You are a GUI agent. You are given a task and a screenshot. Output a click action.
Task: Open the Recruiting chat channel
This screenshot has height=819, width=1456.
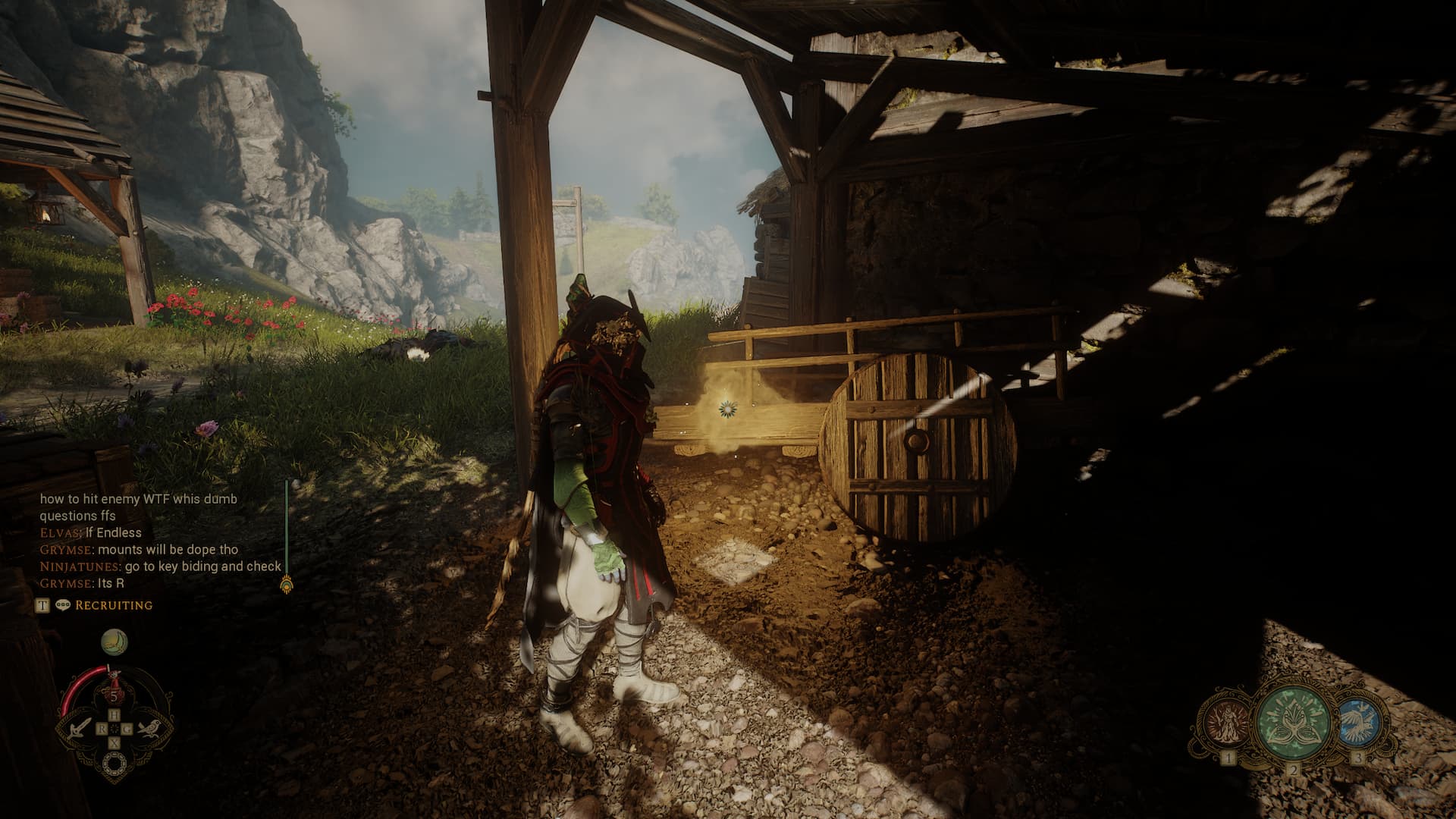tap(114, 605)
